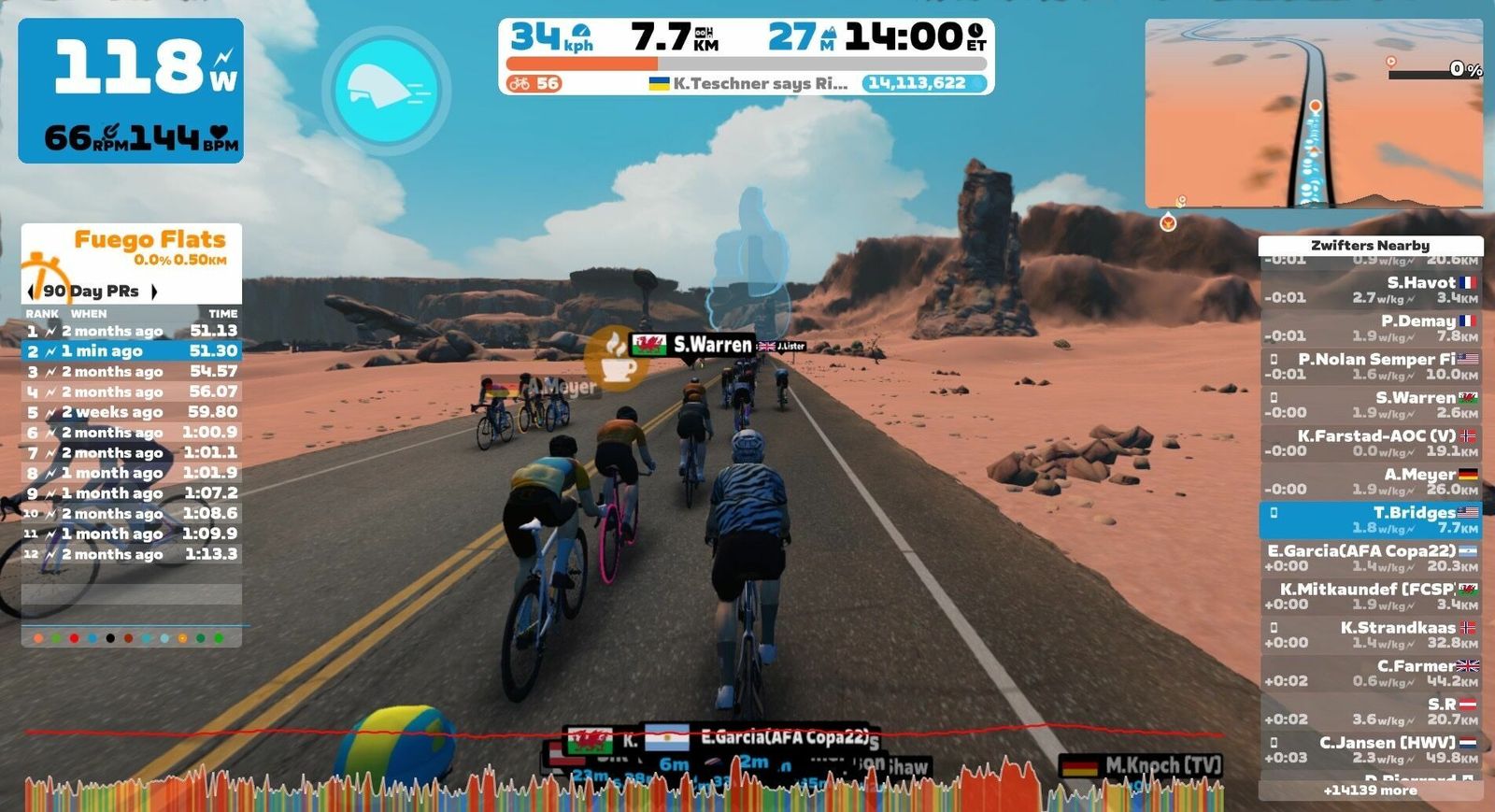The height and width of the screenshot is (812, 1495).
Task: Choose P.Nolan Semper Fi rider row
Action: click(1371, 366)
